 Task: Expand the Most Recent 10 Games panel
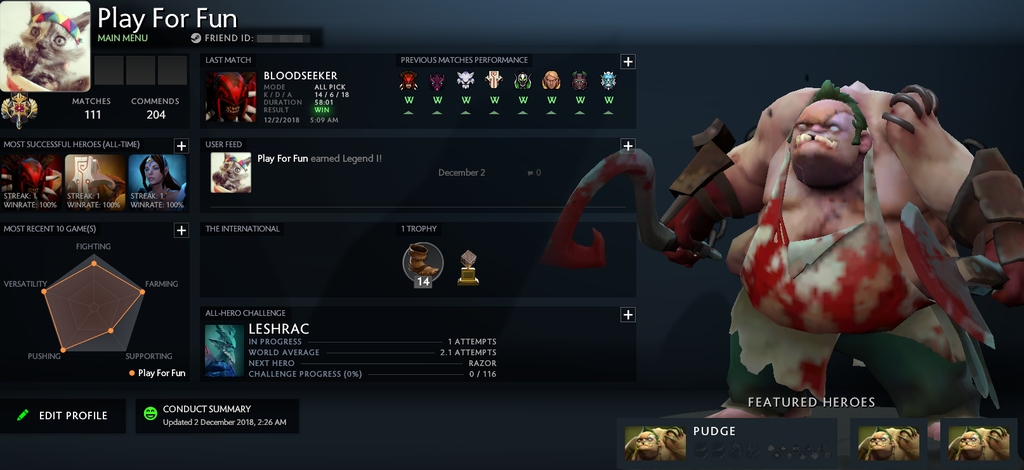(x=181, y=230)
